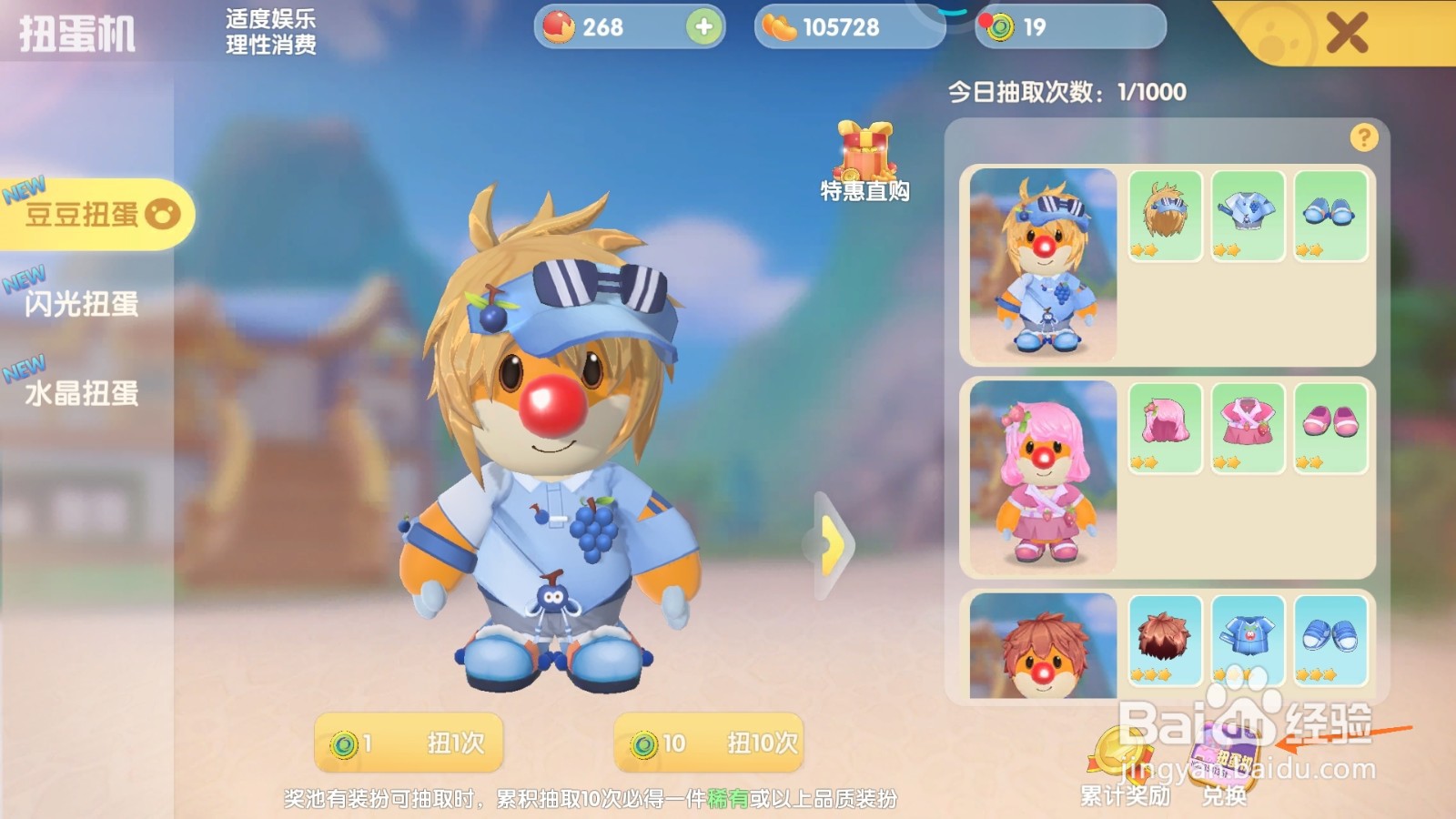The width and height of the screenshot is (1456, 819).
Task: Open the 特惠直购 gift pack icon
Action: tap(866, 155)
